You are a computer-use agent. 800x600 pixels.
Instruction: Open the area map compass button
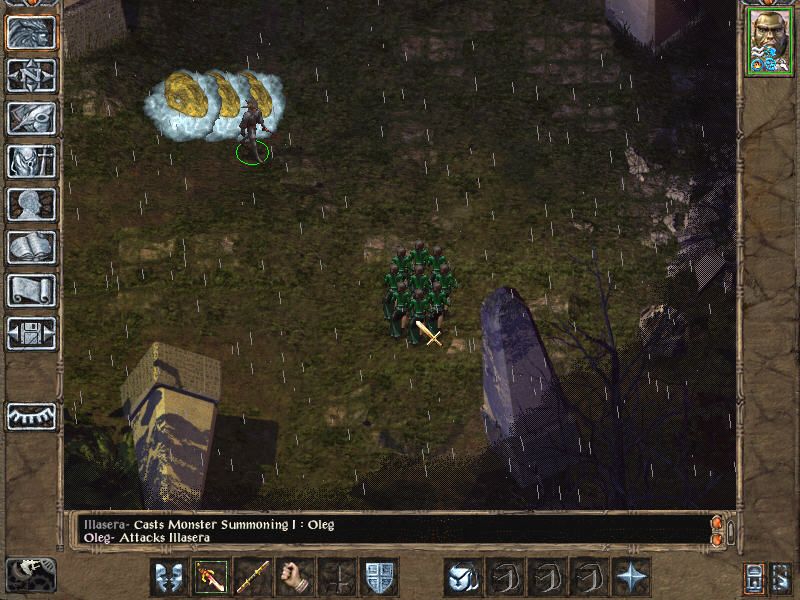[32, 76]
